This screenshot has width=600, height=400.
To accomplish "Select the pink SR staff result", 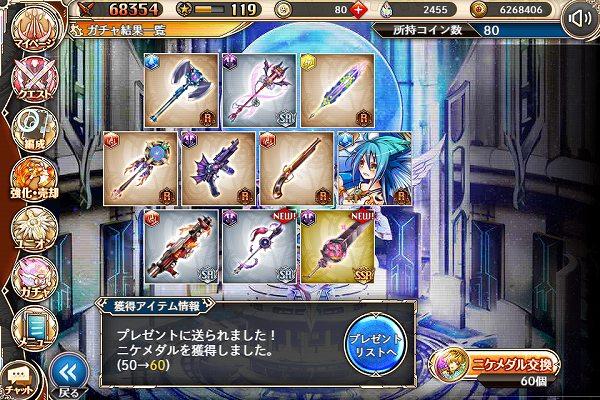I will click(260, 90).
